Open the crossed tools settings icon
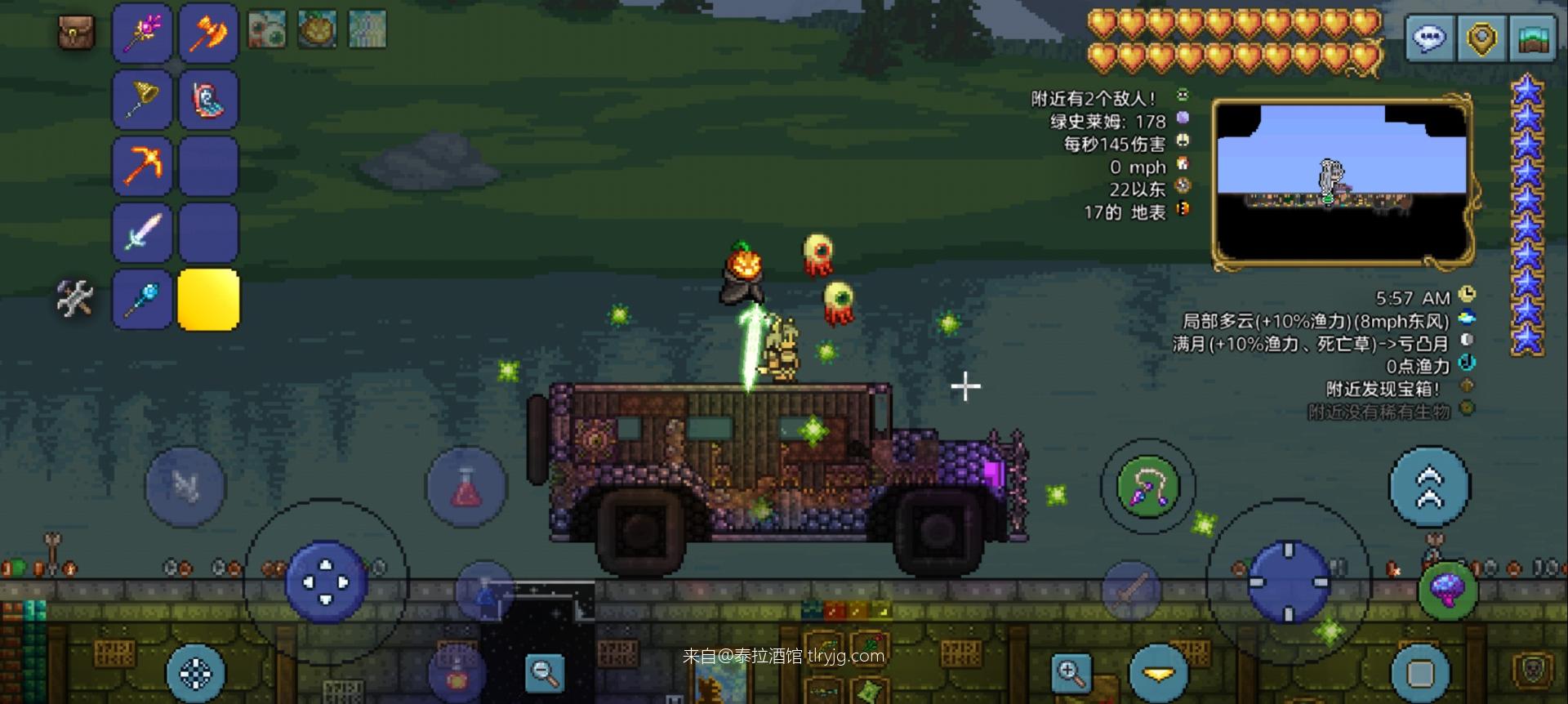This screenshot has width=1568, height=704. click(x=74, y=298)
